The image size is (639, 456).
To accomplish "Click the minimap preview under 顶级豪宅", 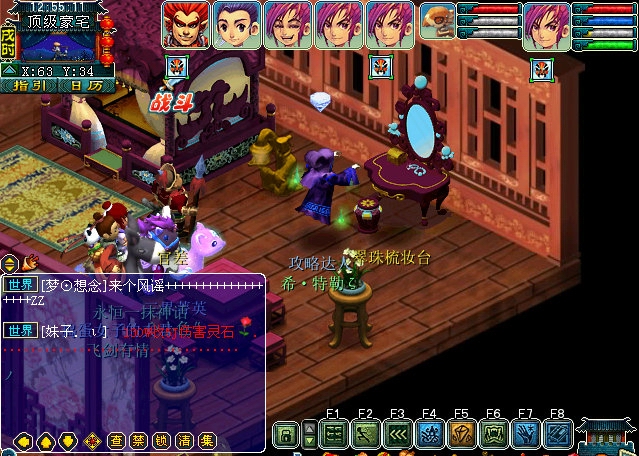I will click(56, 45).
